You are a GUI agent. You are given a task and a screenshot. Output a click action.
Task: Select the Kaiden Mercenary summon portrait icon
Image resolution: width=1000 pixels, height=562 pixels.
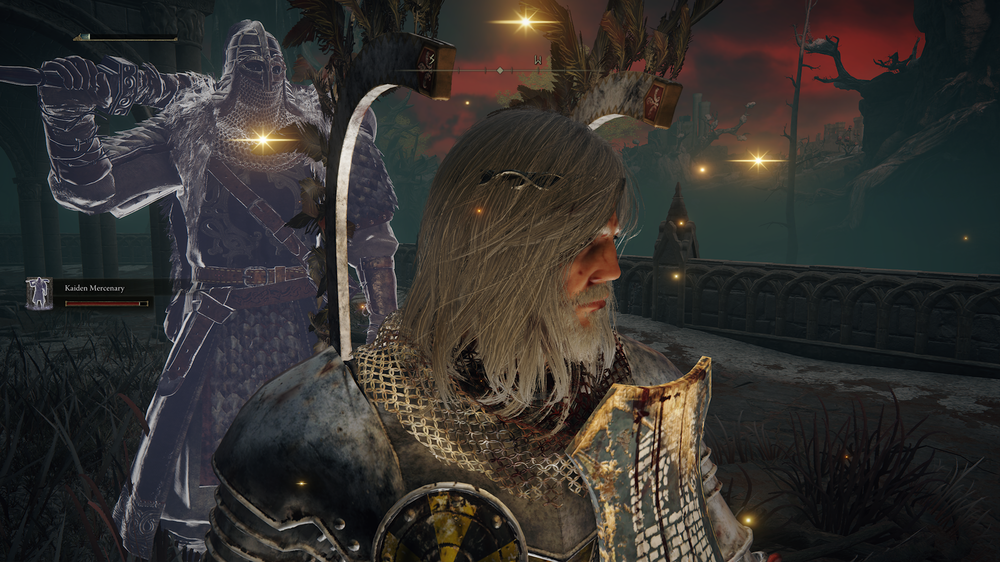pyautogui.click(x=39, y=294)
